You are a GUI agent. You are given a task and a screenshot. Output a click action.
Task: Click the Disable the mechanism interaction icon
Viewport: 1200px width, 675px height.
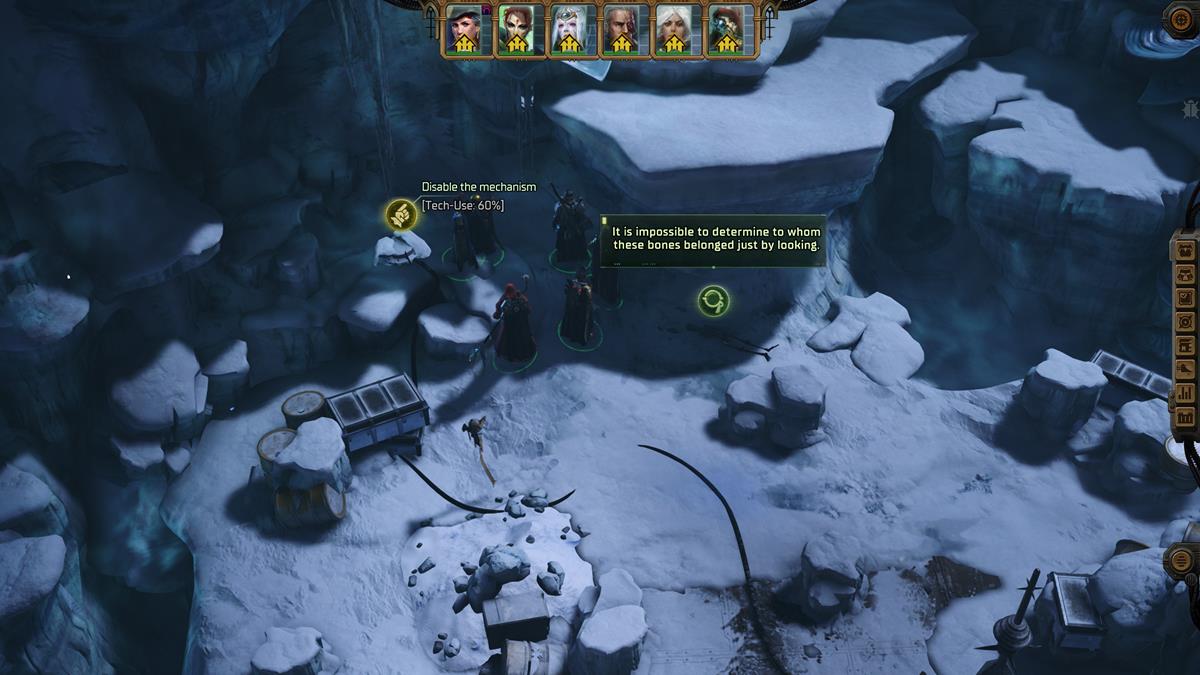399,215
